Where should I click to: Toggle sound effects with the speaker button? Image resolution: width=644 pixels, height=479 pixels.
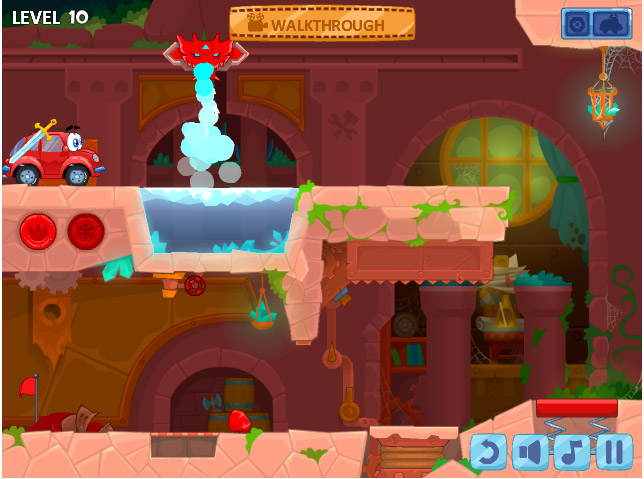click(530, 452)
